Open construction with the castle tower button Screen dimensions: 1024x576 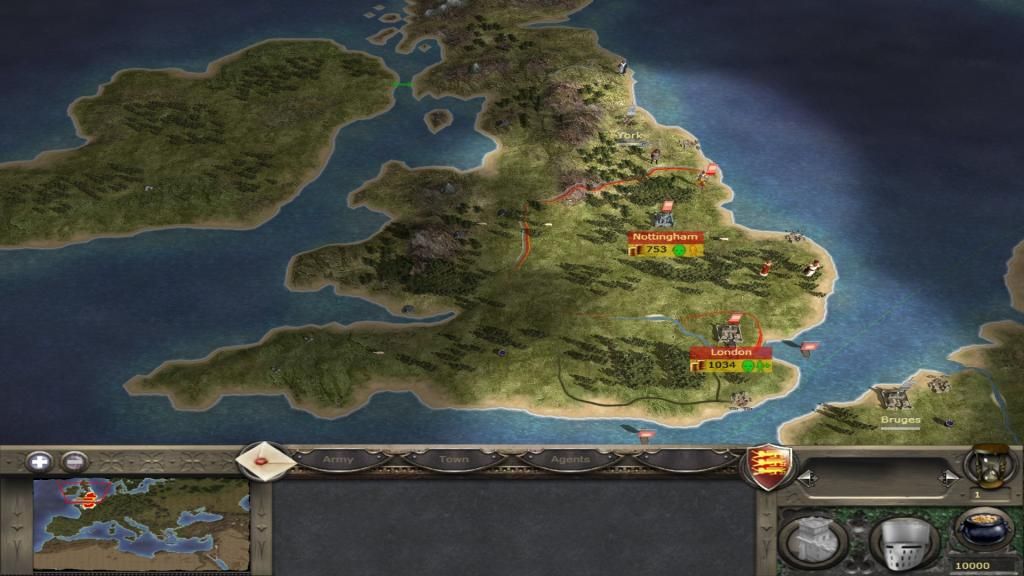click(x=812, y=540)
